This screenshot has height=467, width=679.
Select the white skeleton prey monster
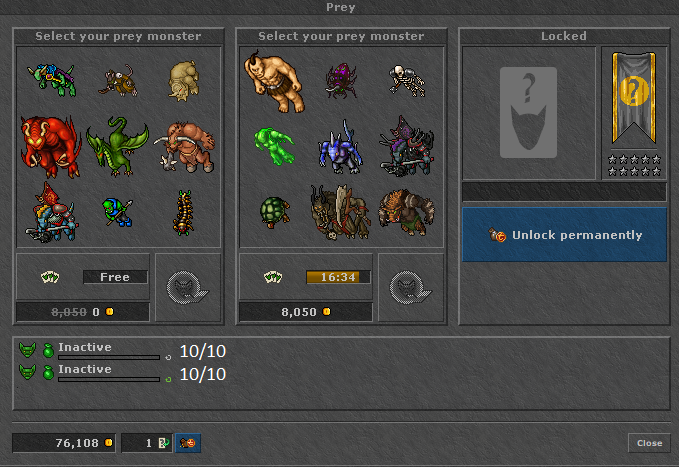coord(406,80)
